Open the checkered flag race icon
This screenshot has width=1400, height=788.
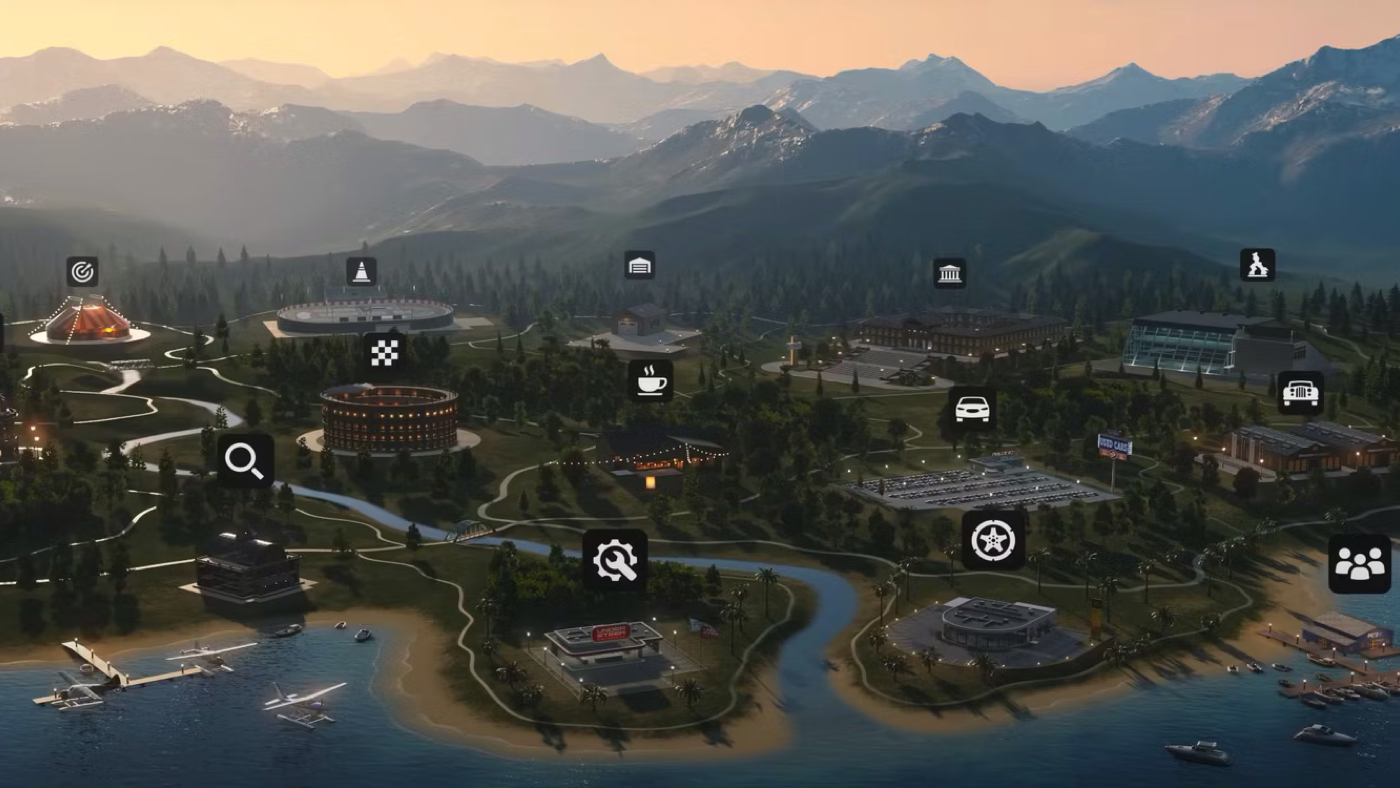[385, 352]
